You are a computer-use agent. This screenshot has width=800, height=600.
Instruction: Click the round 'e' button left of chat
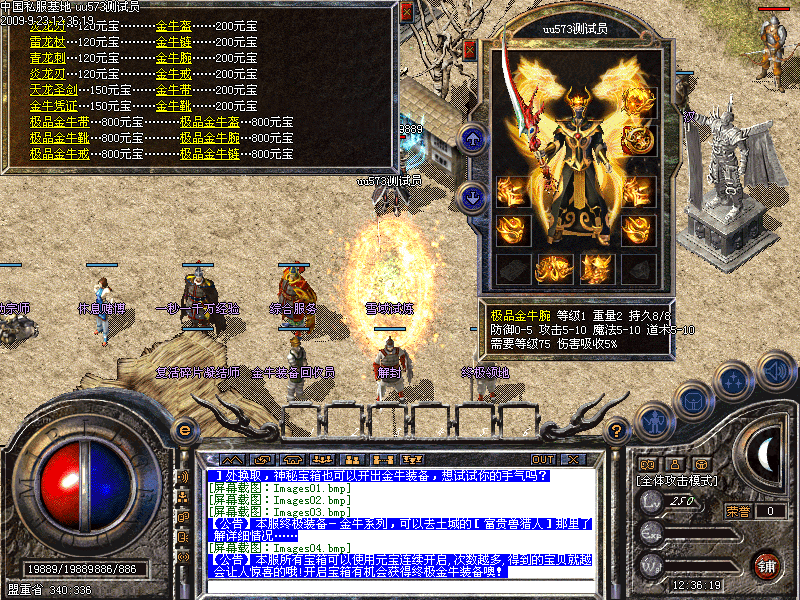click(183, 430)
